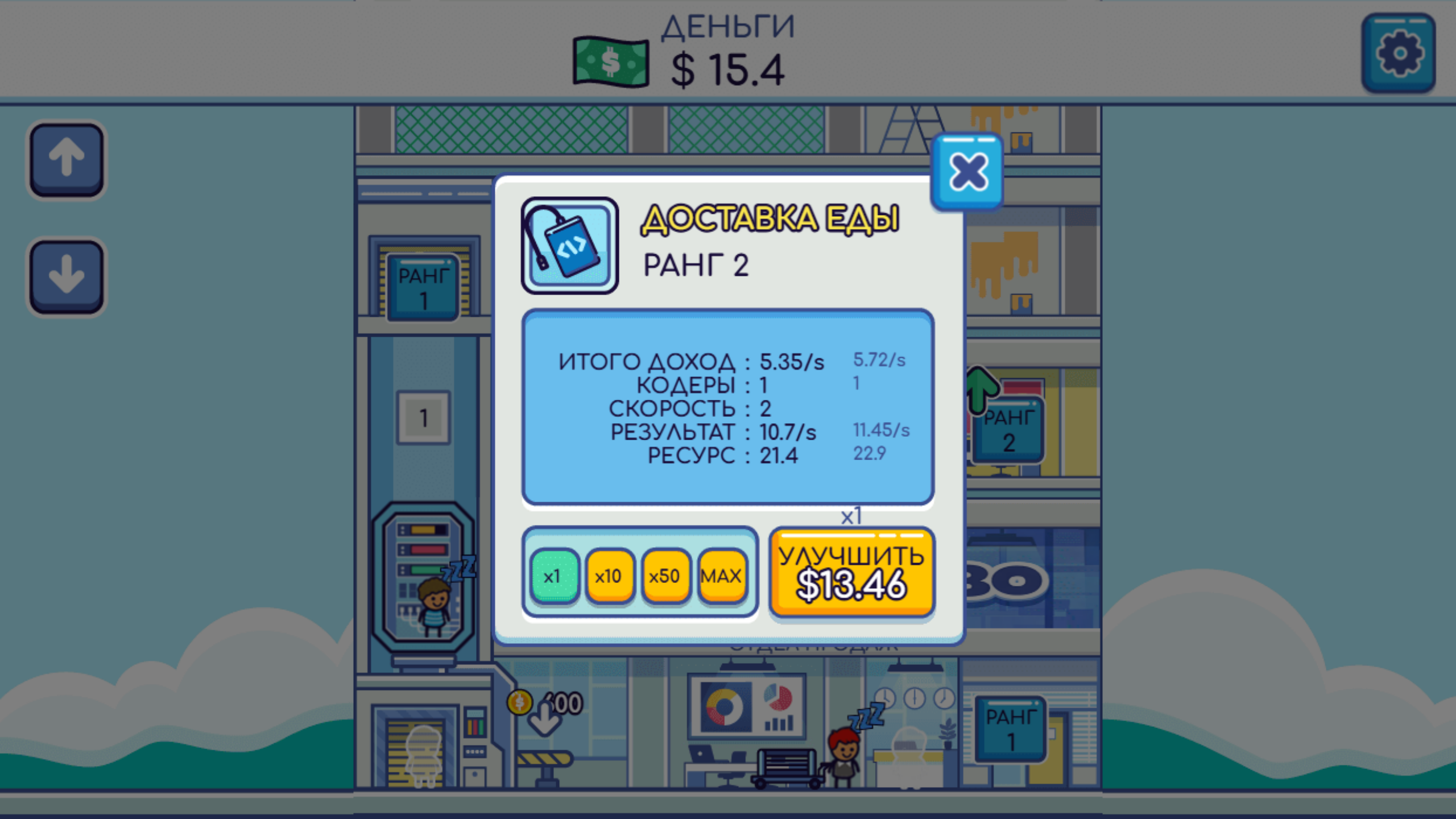Switch to the x10 upgrade multiplier
This screenshot has height=819, width=1456.
(610, 575)
